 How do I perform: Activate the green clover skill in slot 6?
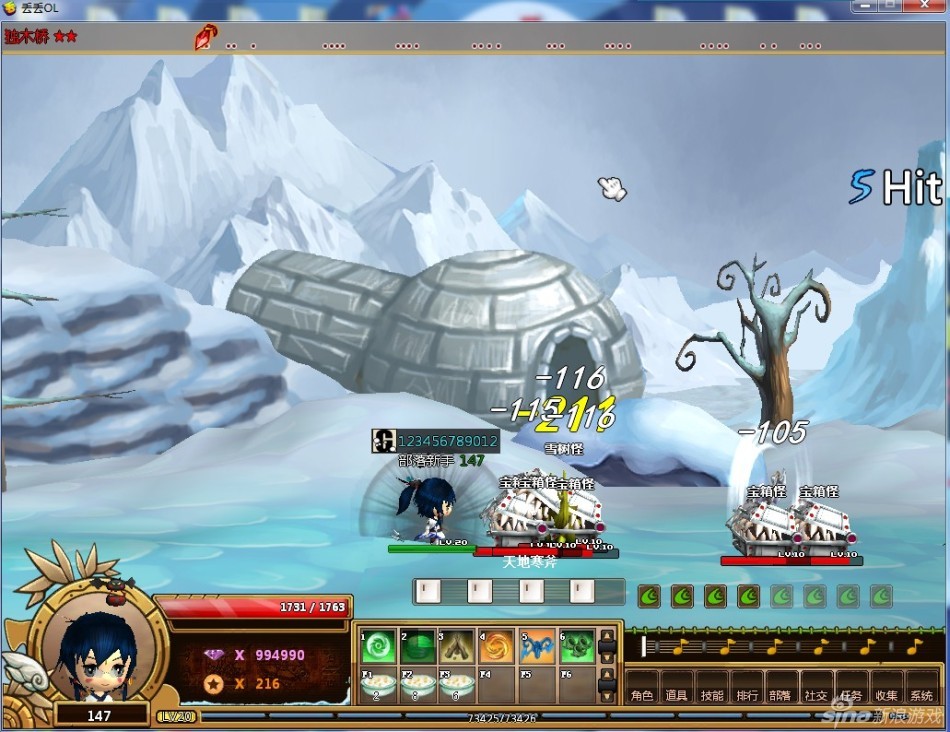pyautogui.click(x=575, y=647)
